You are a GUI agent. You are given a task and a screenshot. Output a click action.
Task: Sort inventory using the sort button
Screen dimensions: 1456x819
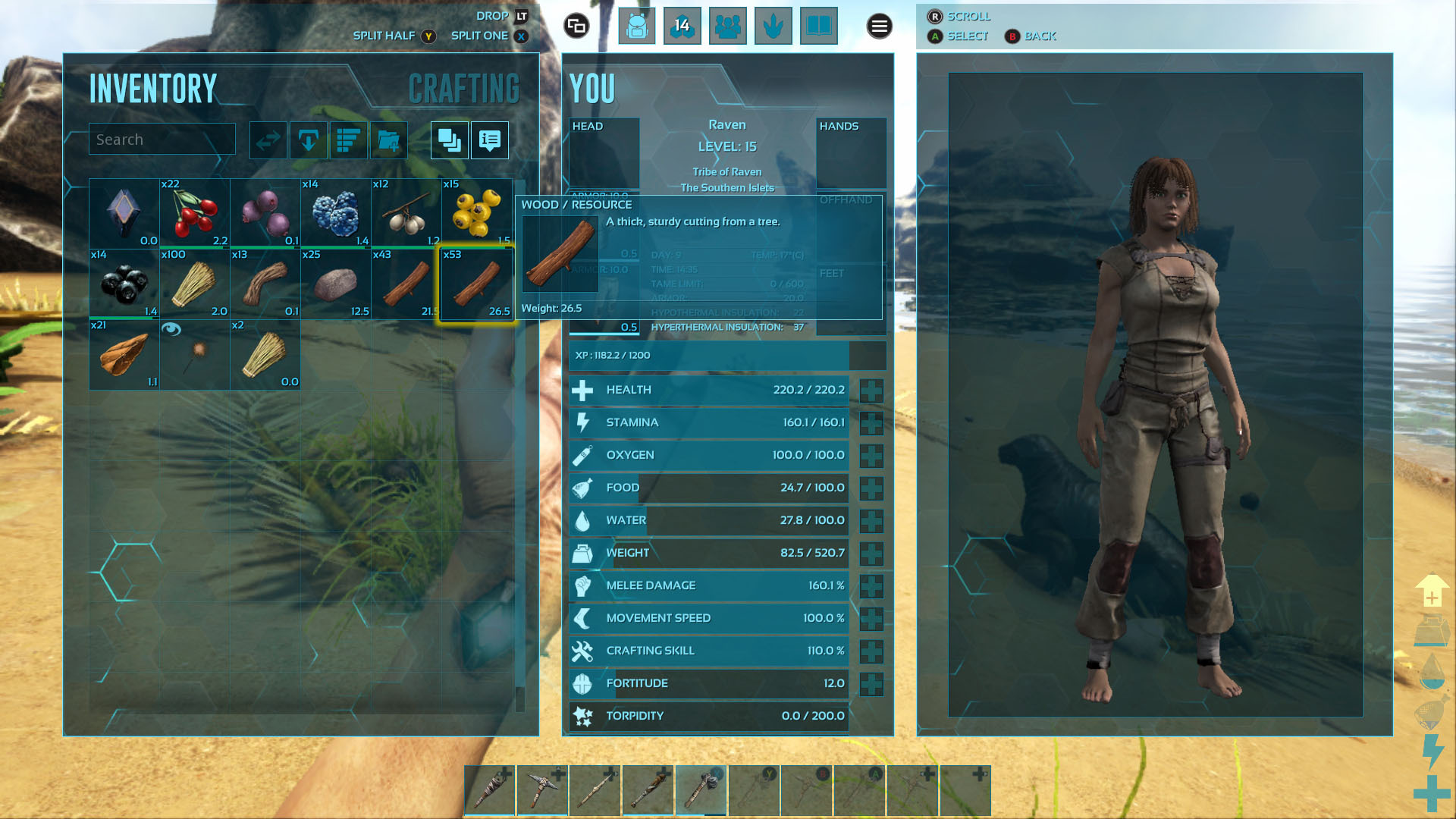[x=349, y=140]
